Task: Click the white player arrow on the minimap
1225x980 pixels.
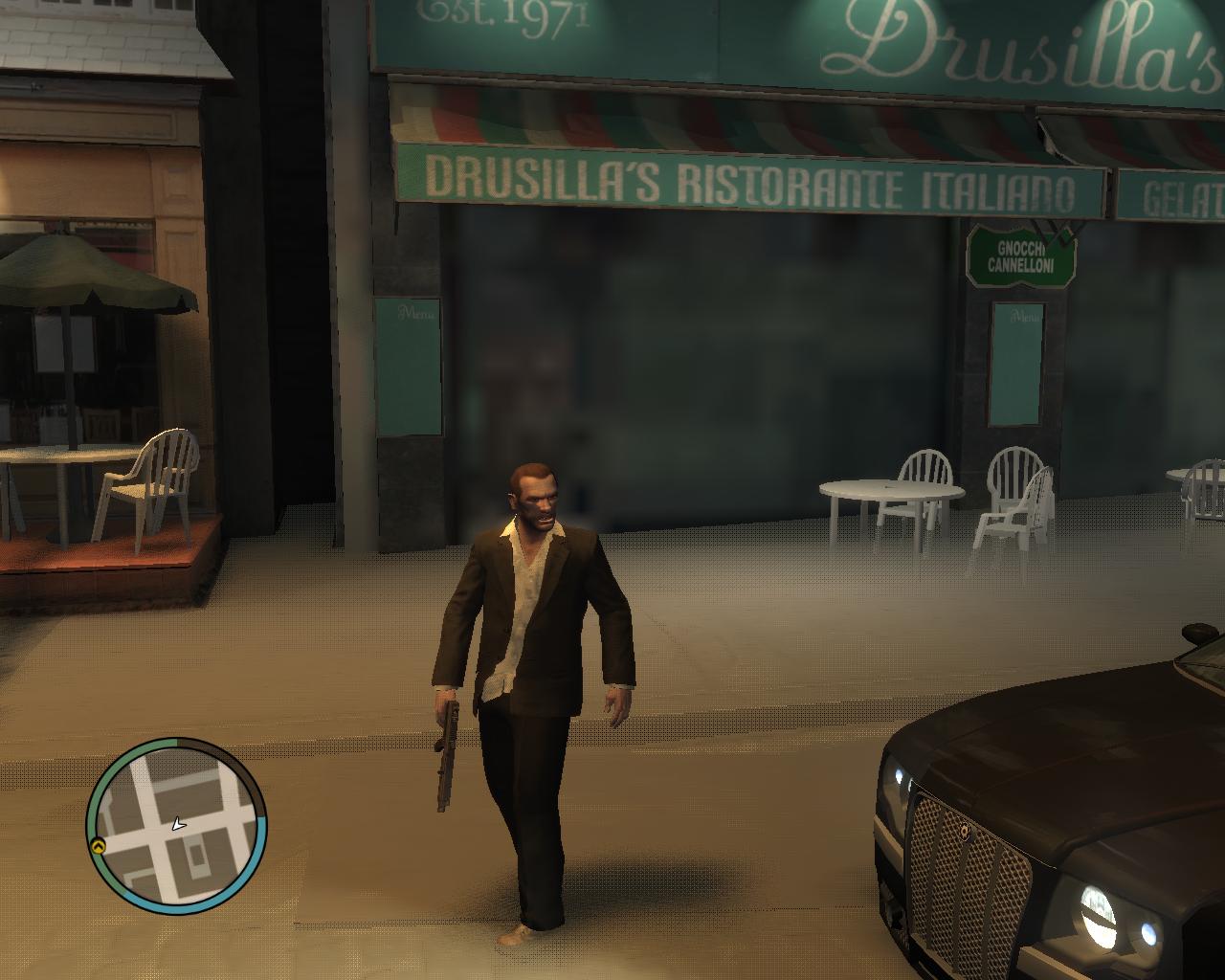Action: pos(177,824)
